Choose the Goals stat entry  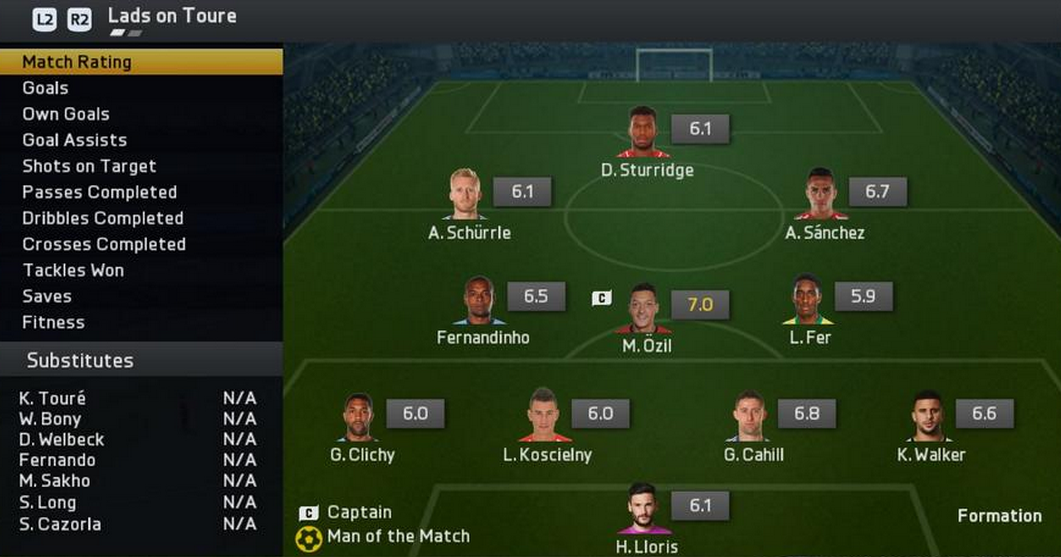pos(45,88)
